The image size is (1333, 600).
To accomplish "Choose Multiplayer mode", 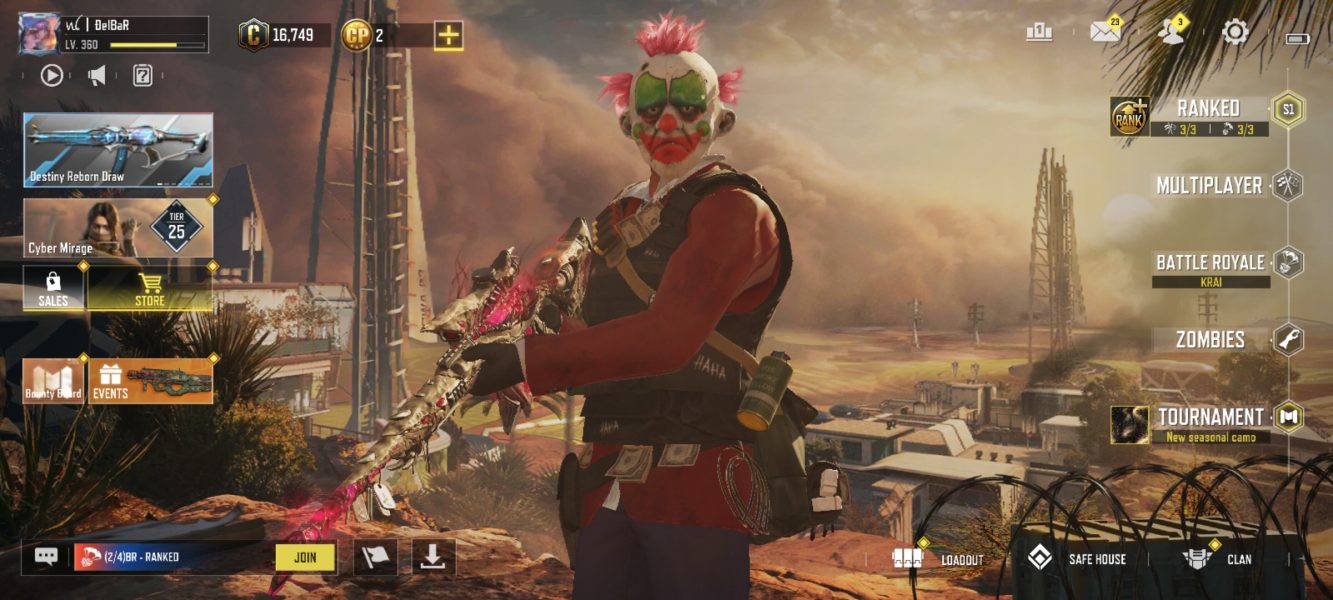I will click(x=1209, y=185).
